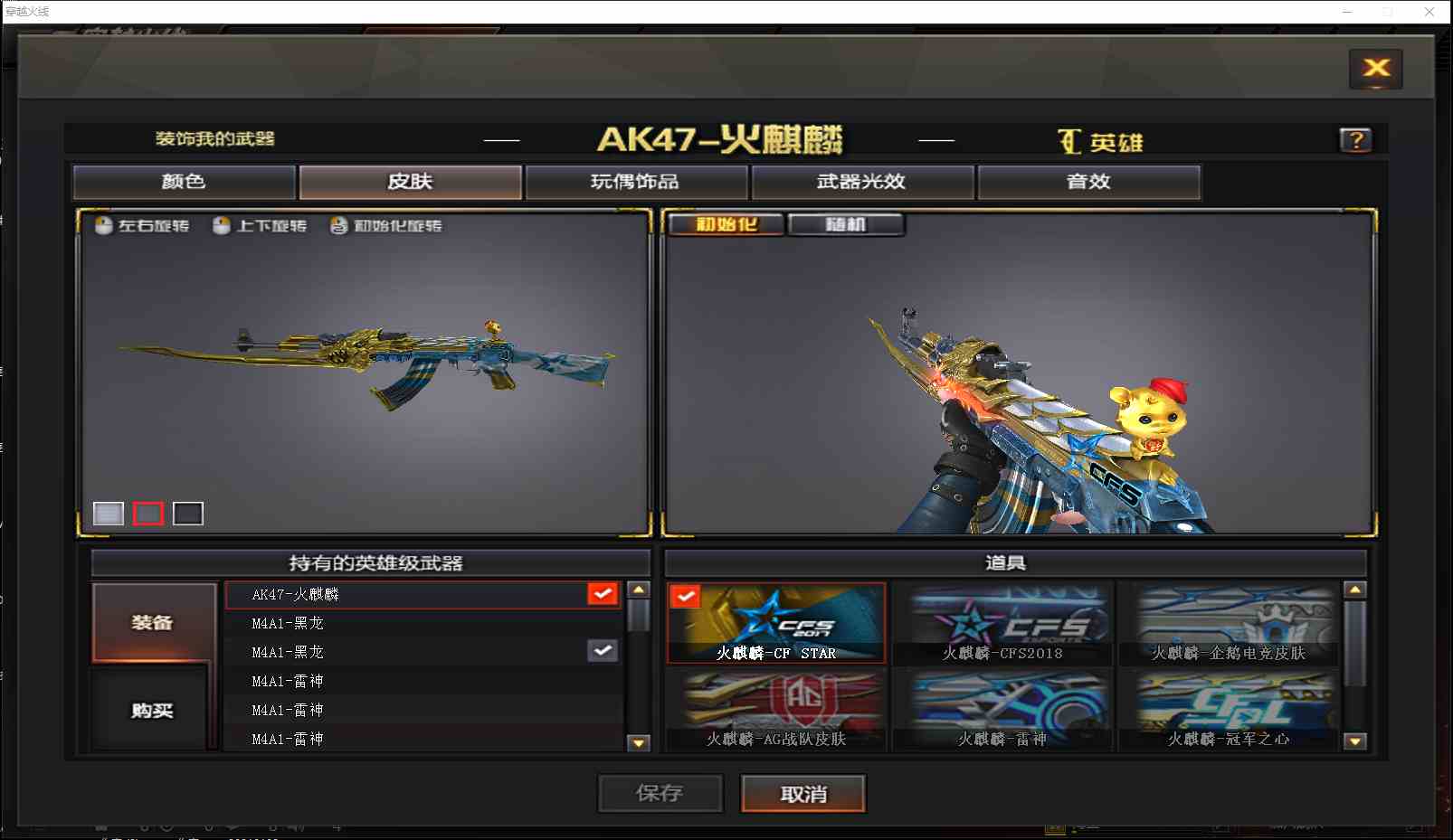Open the 购买 side tab

(x=150, y=711)
